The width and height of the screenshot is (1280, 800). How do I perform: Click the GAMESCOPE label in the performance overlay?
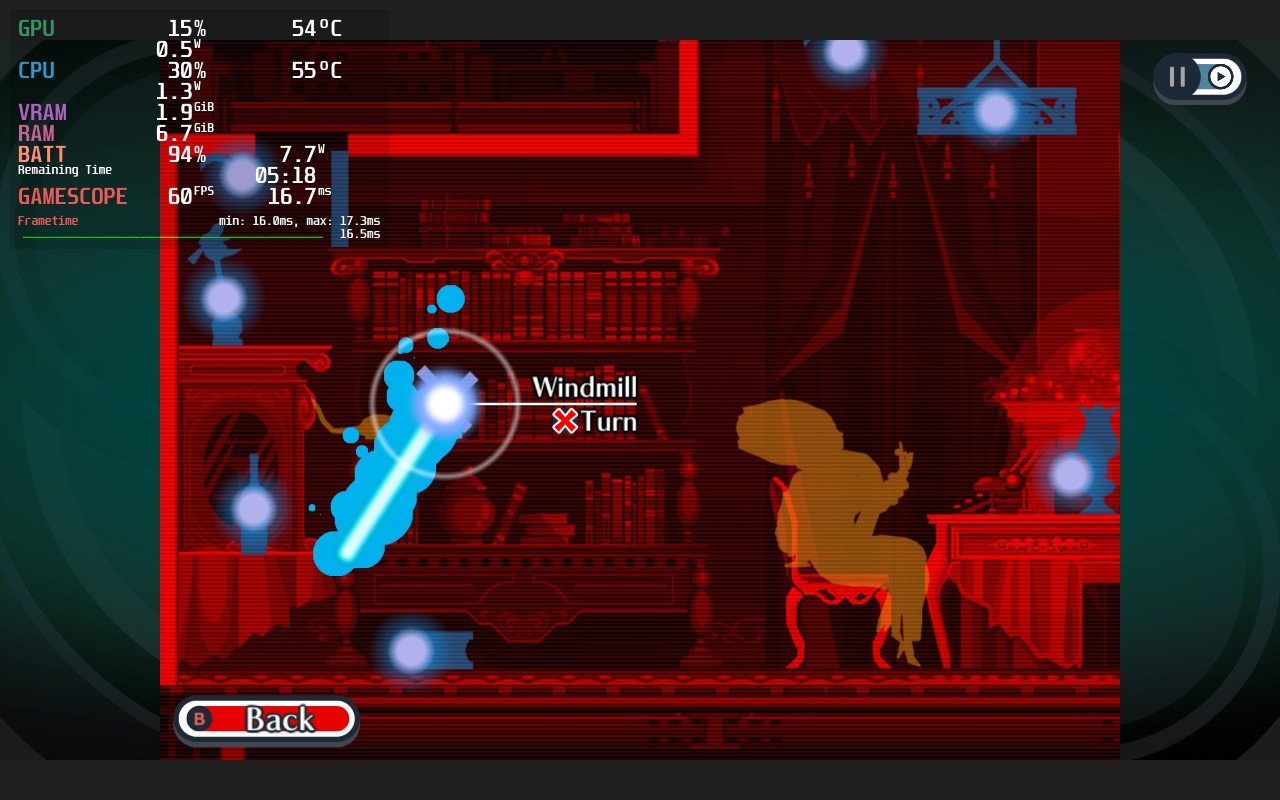[x=72, y=196]
